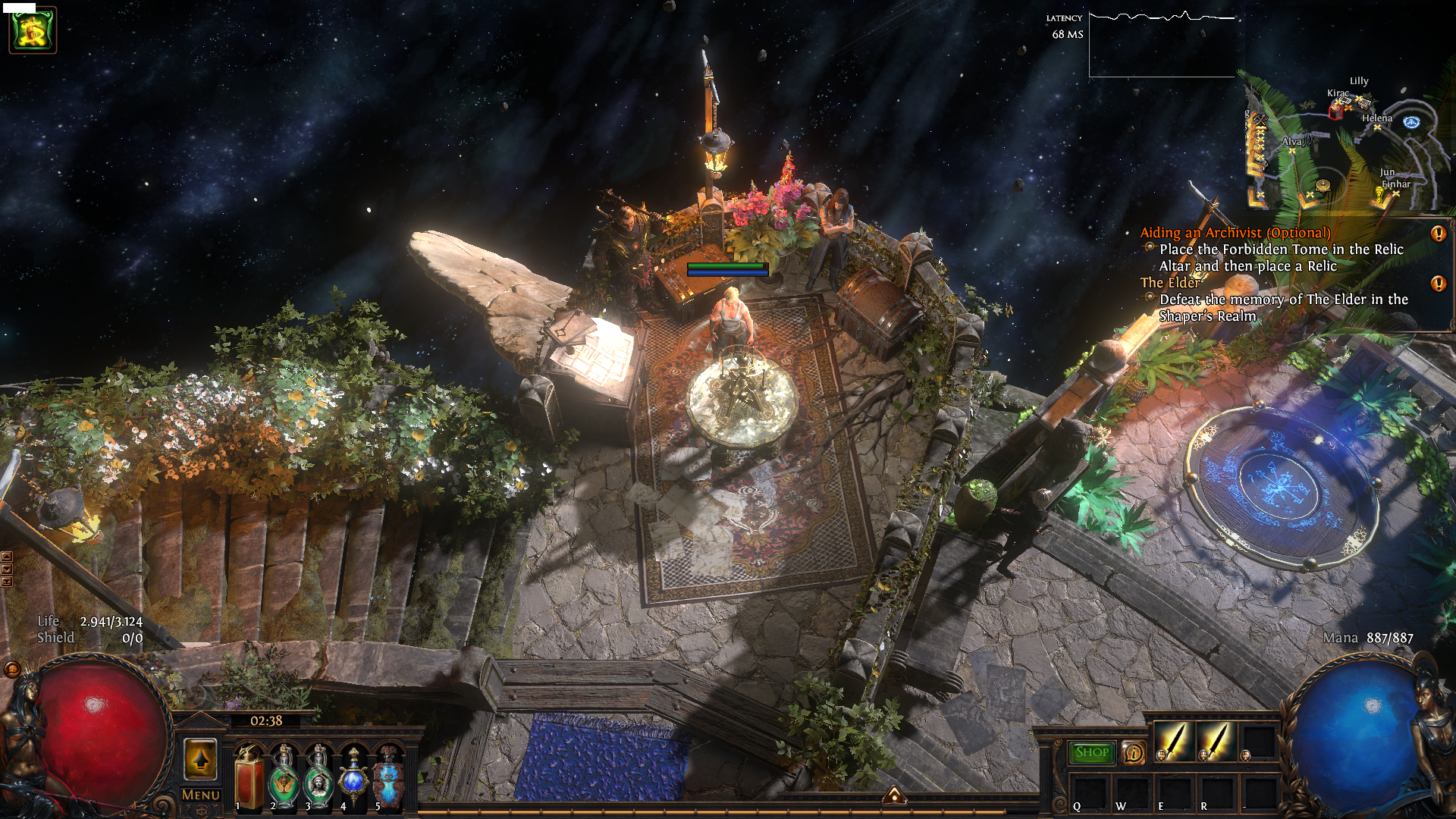The height and width of the screenshot is (819, 1456).
Task: Click the green buff icon in the corner
Action: tap(33, 30)
